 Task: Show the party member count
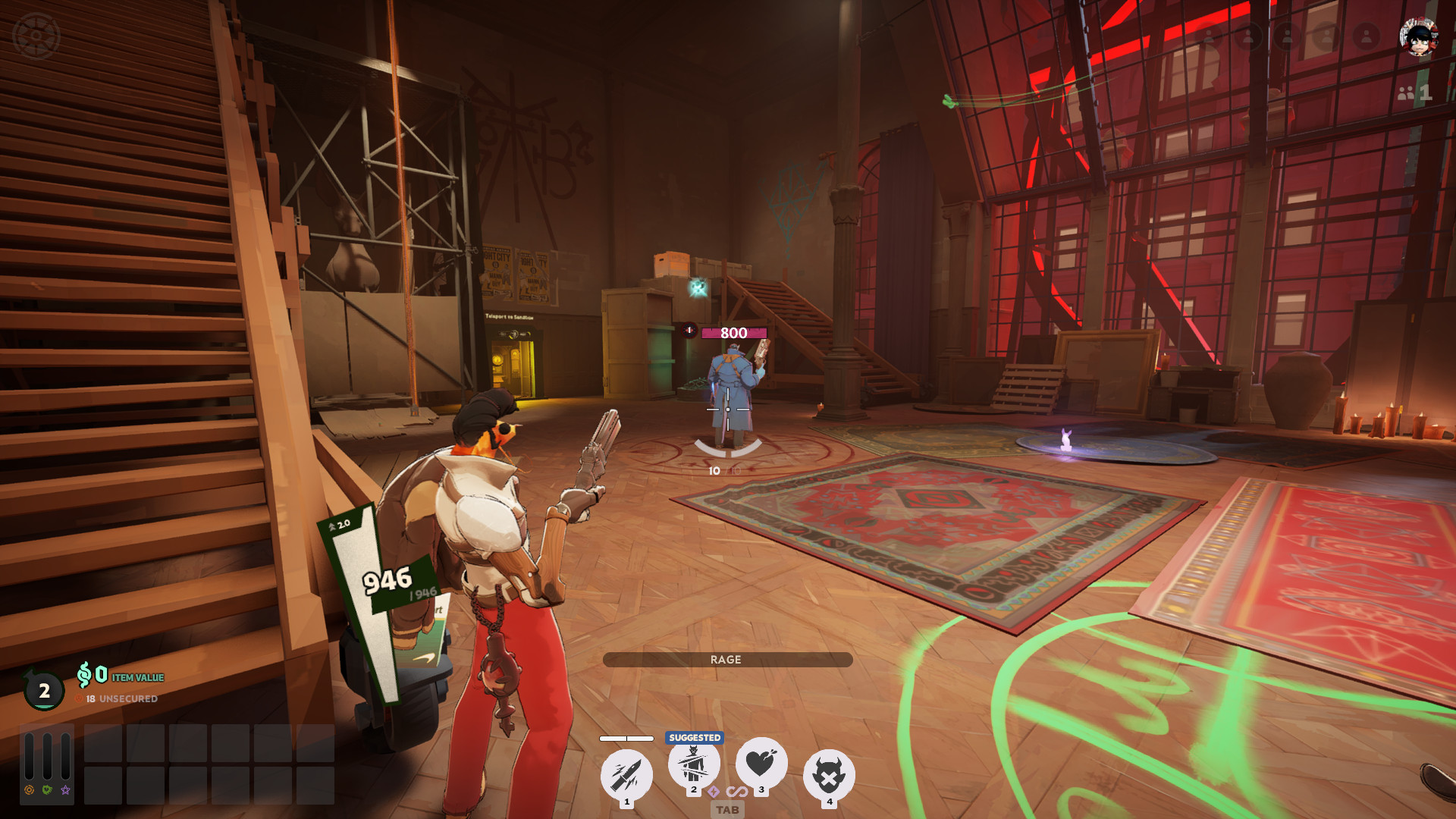[1414, 93]
